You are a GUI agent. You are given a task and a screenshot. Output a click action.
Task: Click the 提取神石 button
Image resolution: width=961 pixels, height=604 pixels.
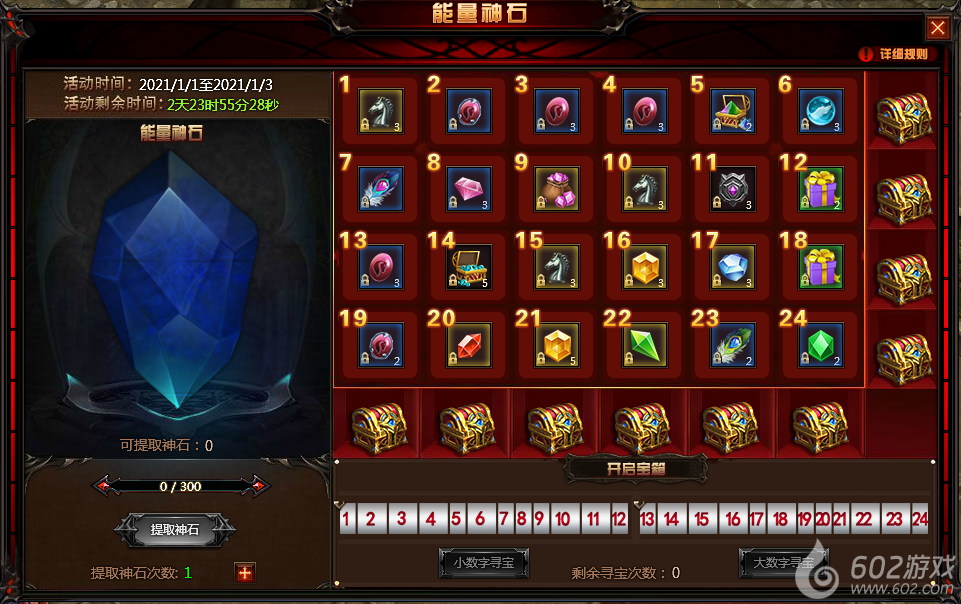(x=175, y=530)
